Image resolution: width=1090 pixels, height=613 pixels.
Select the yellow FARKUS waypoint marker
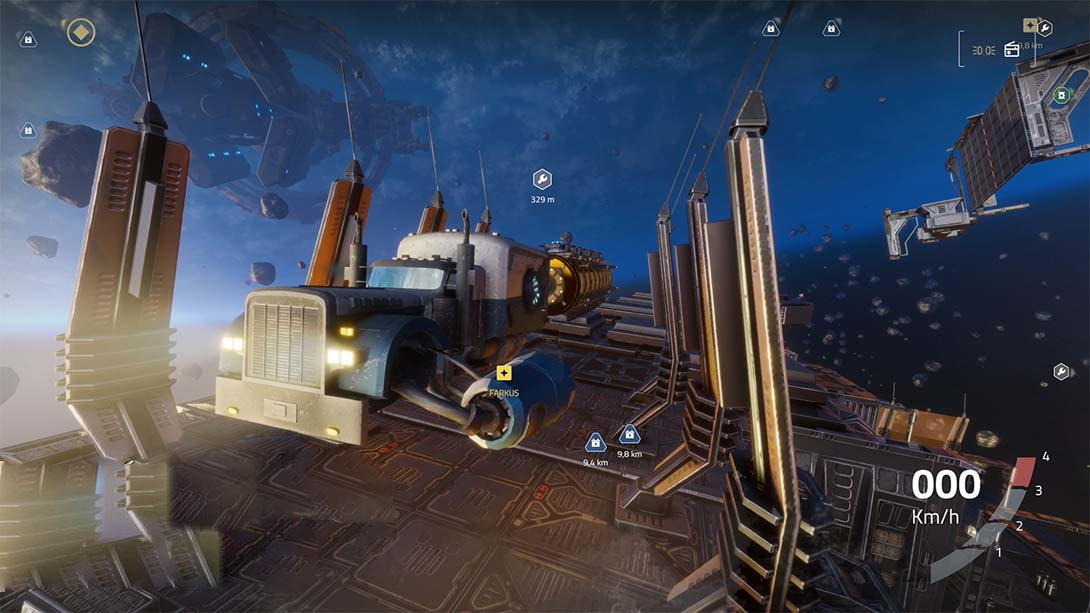503,373
